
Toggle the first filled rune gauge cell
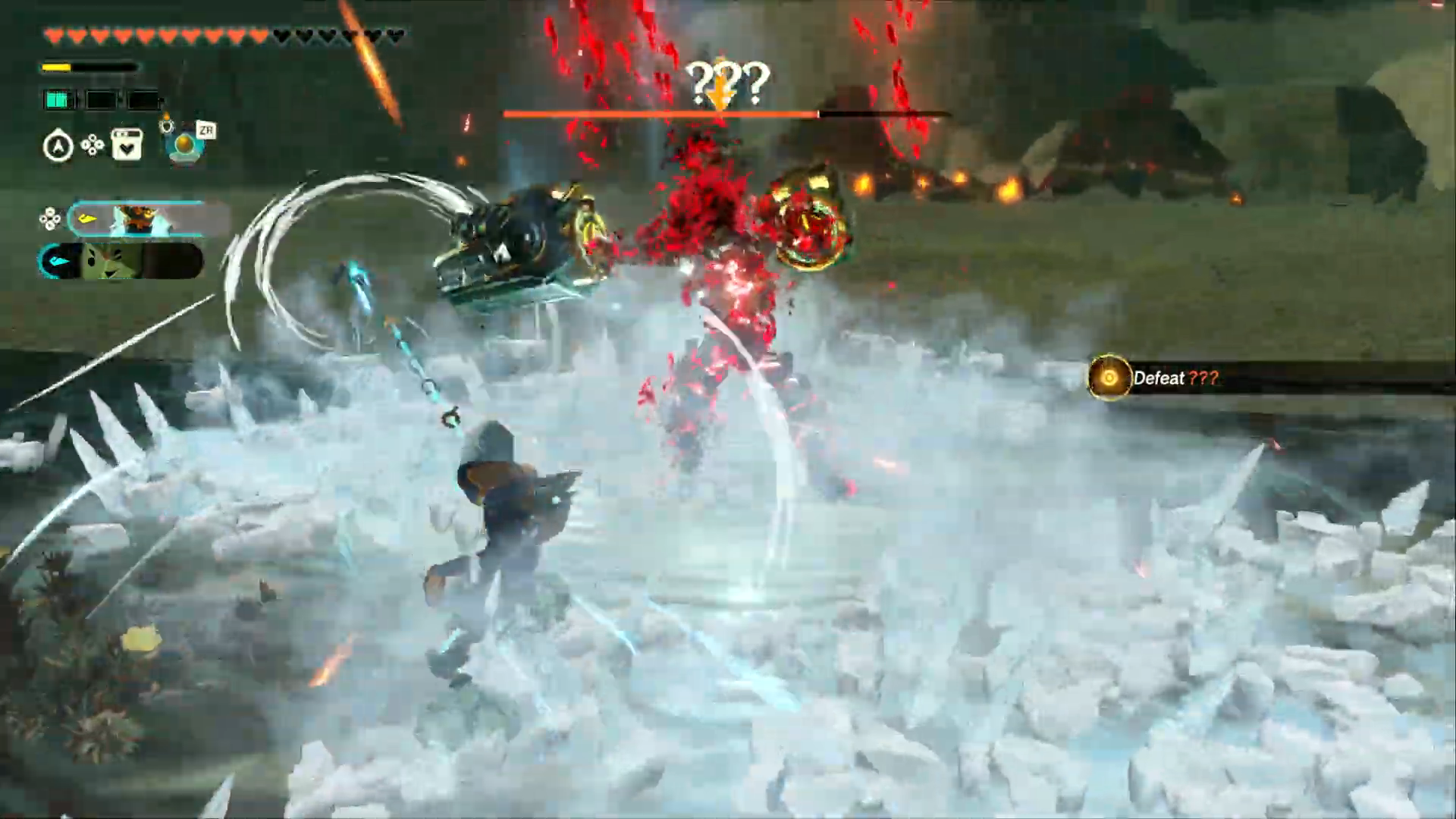(57, 99)
